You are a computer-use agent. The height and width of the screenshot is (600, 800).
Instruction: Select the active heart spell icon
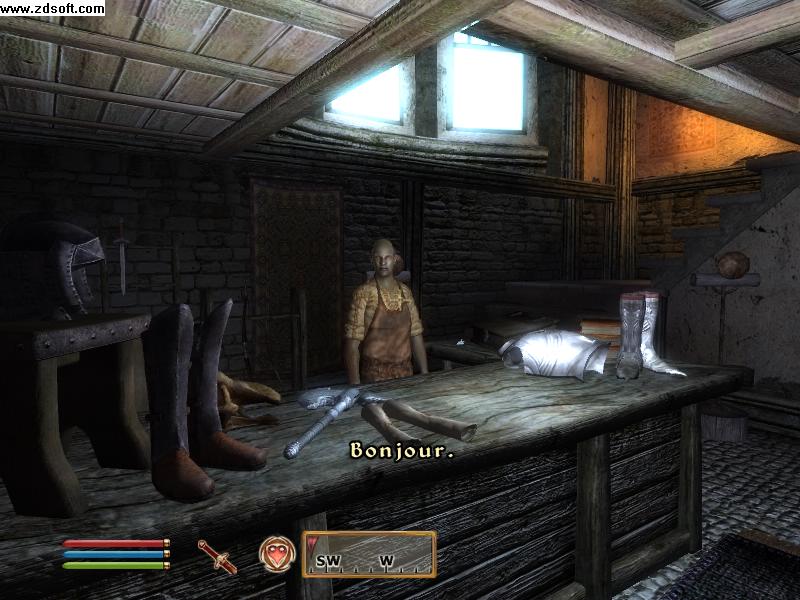(x=275, y=554)
